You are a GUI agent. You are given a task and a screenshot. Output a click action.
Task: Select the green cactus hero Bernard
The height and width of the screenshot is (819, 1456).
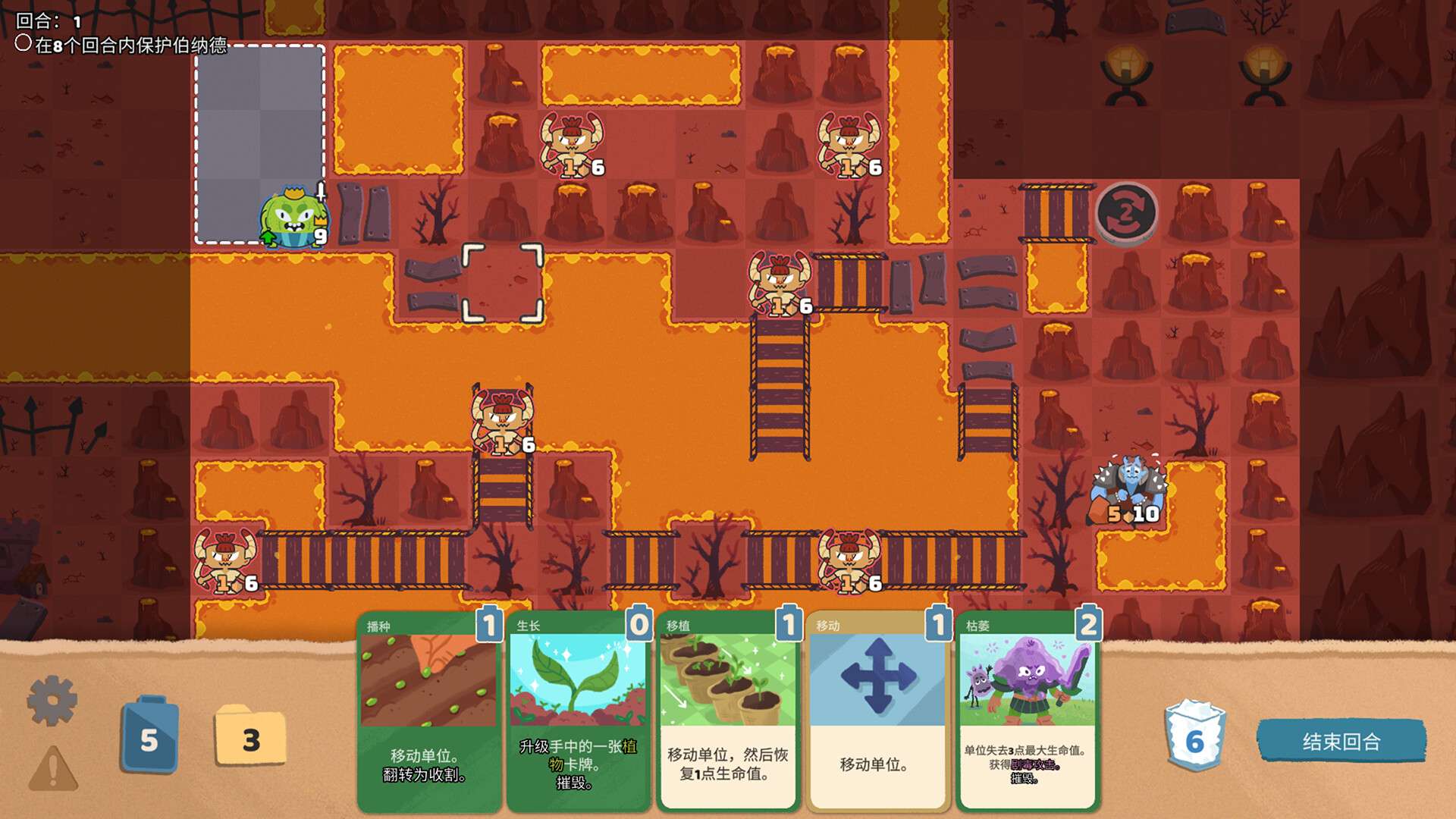(x=292, y=216)
